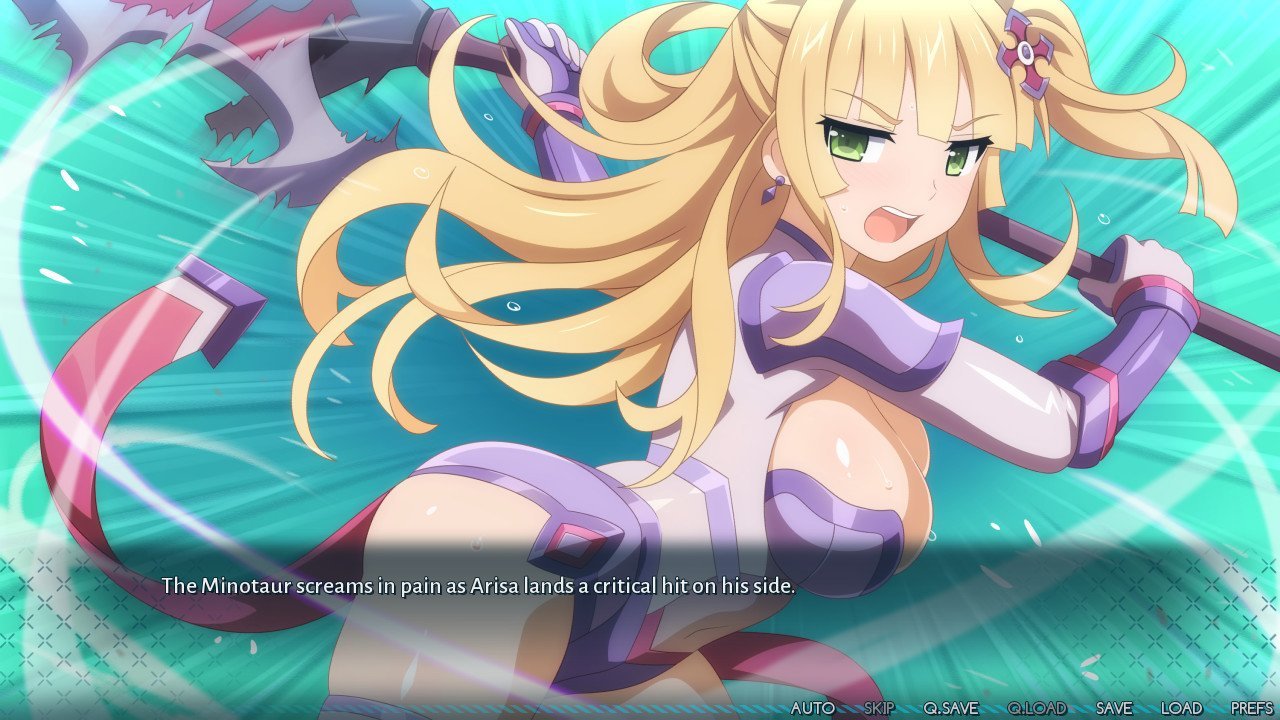The width and height of the screenshot is (1280, 720).
Task: Activate the SKIP button
Action: pos(879,708)
